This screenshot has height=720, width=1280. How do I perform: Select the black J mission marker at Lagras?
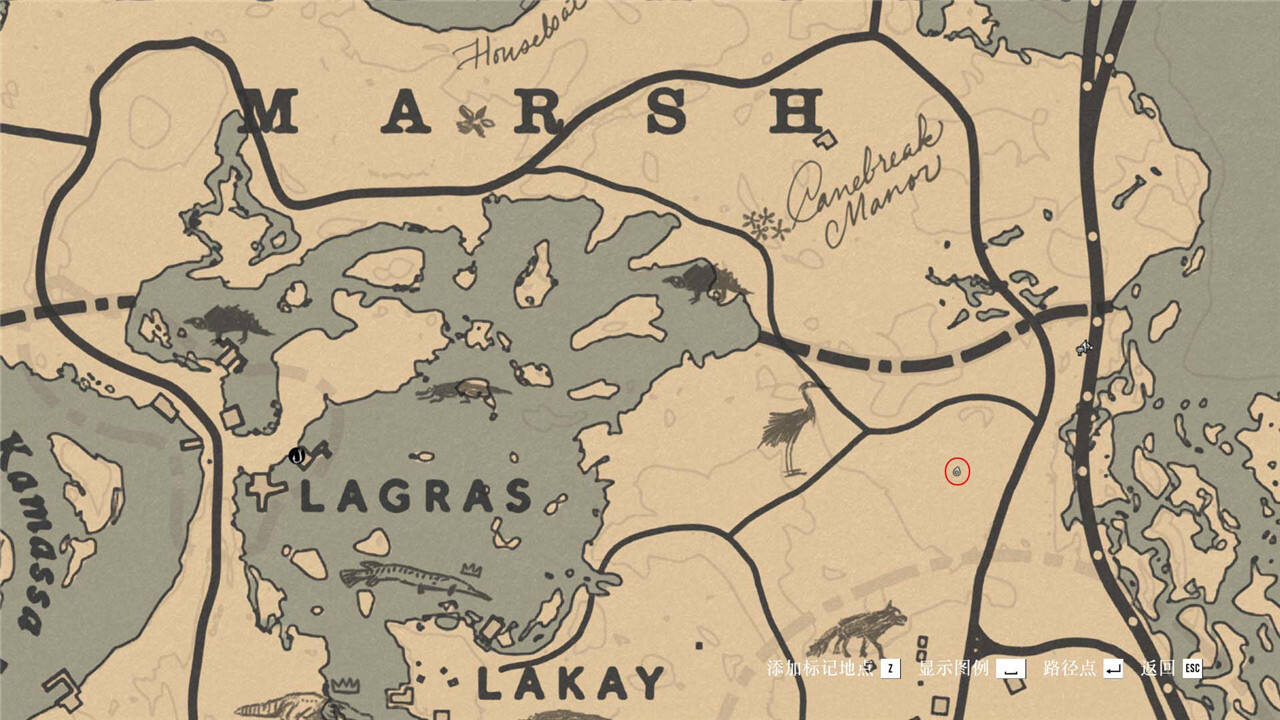click(297, 456)
